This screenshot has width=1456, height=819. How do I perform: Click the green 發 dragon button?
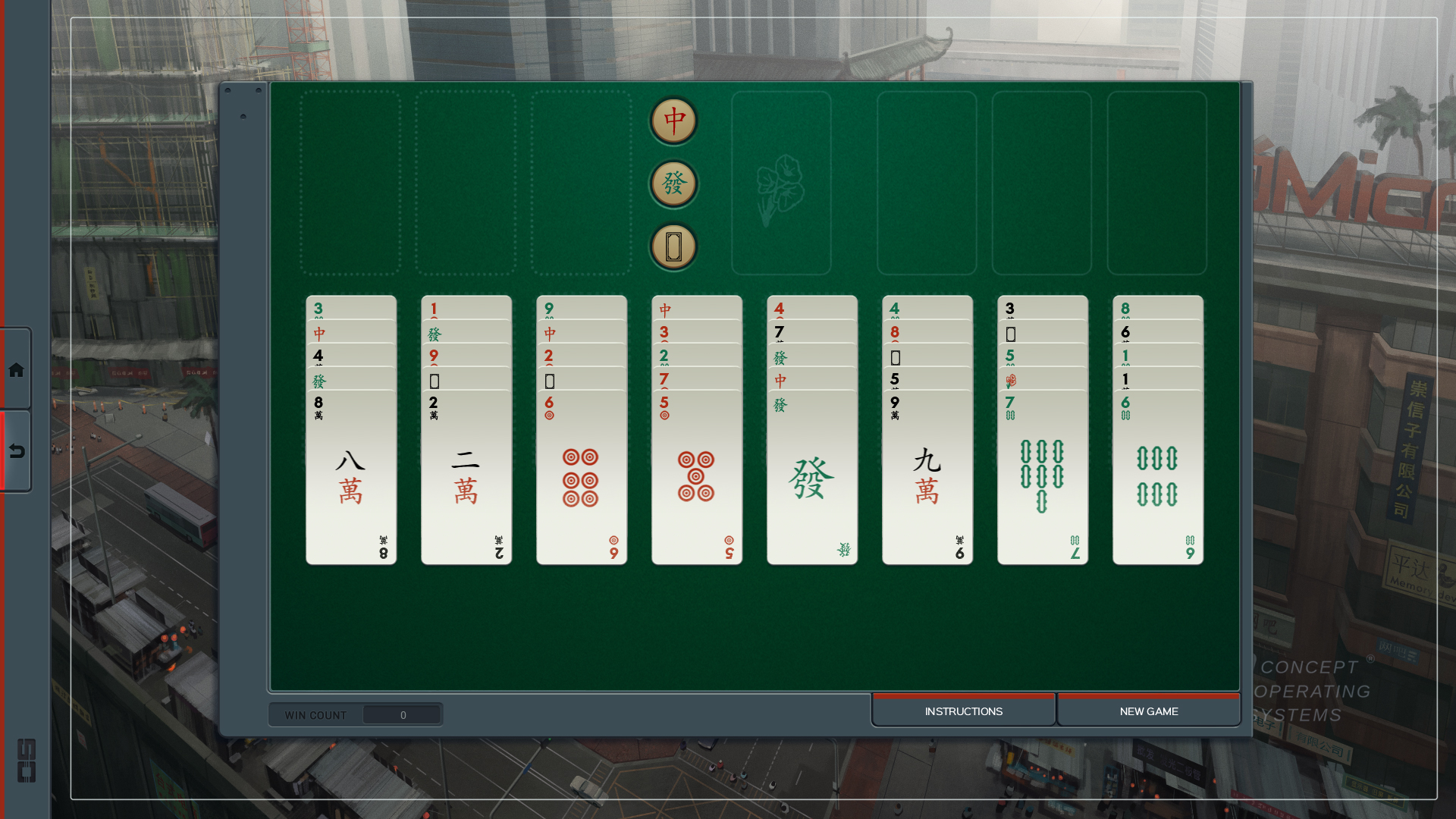[672, 183]
